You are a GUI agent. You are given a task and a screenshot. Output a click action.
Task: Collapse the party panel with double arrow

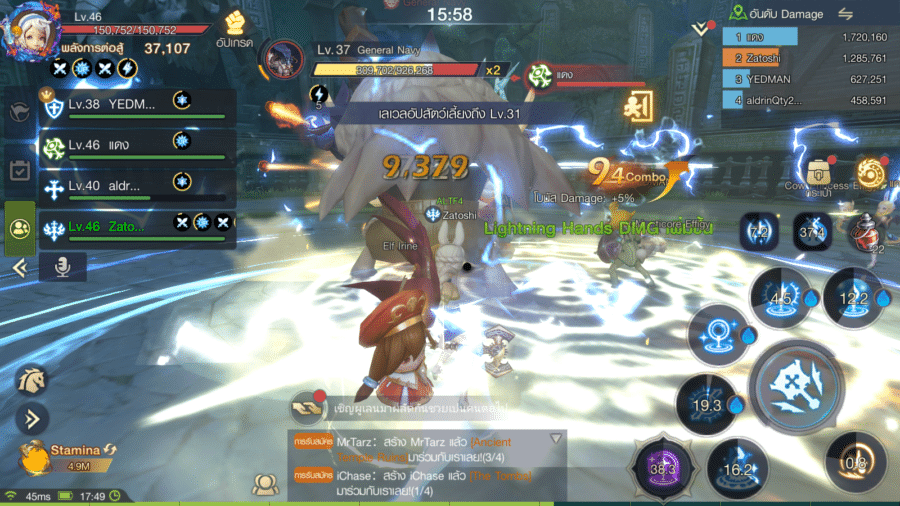tap(18, 267)
